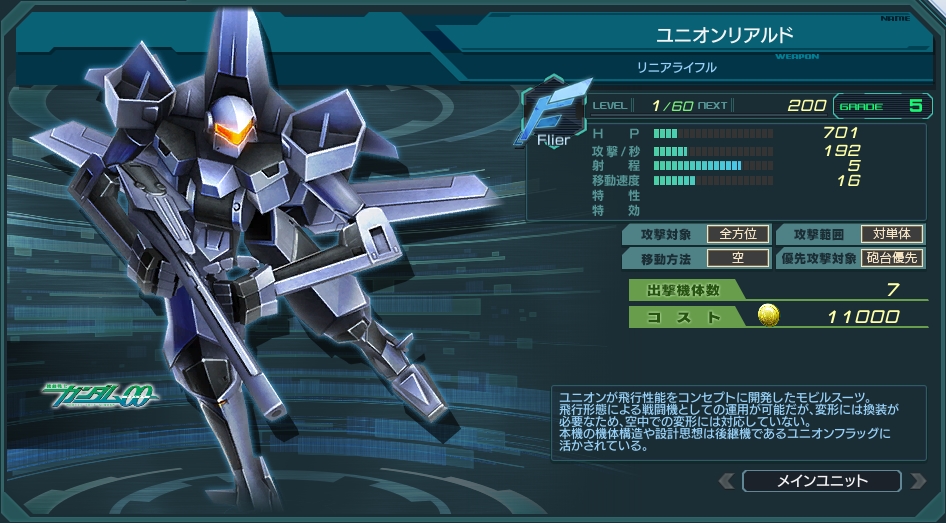The height and width of the screenshot is (523, 946).
Task: Show the next unit with the right arrow
Action: click(917, 481)
